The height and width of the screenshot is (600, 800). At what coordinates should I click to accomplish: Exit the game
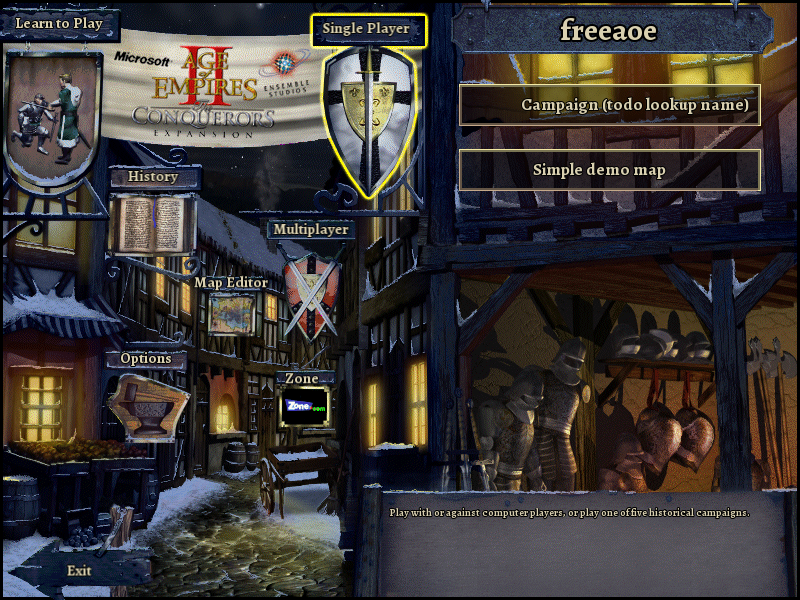tap(79, 570)
